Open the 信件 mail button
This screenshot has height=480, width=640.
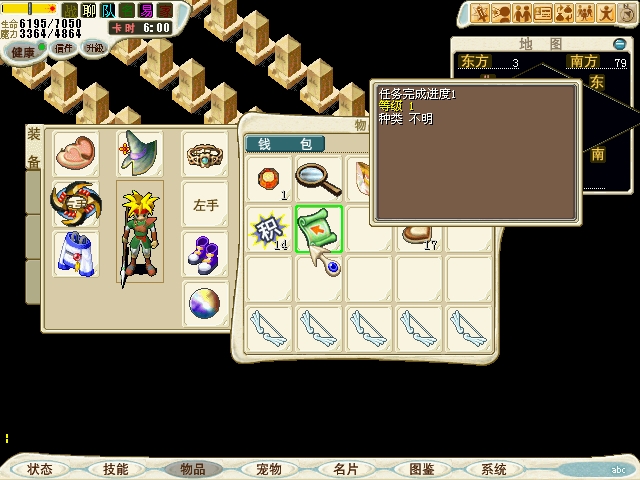64,48
